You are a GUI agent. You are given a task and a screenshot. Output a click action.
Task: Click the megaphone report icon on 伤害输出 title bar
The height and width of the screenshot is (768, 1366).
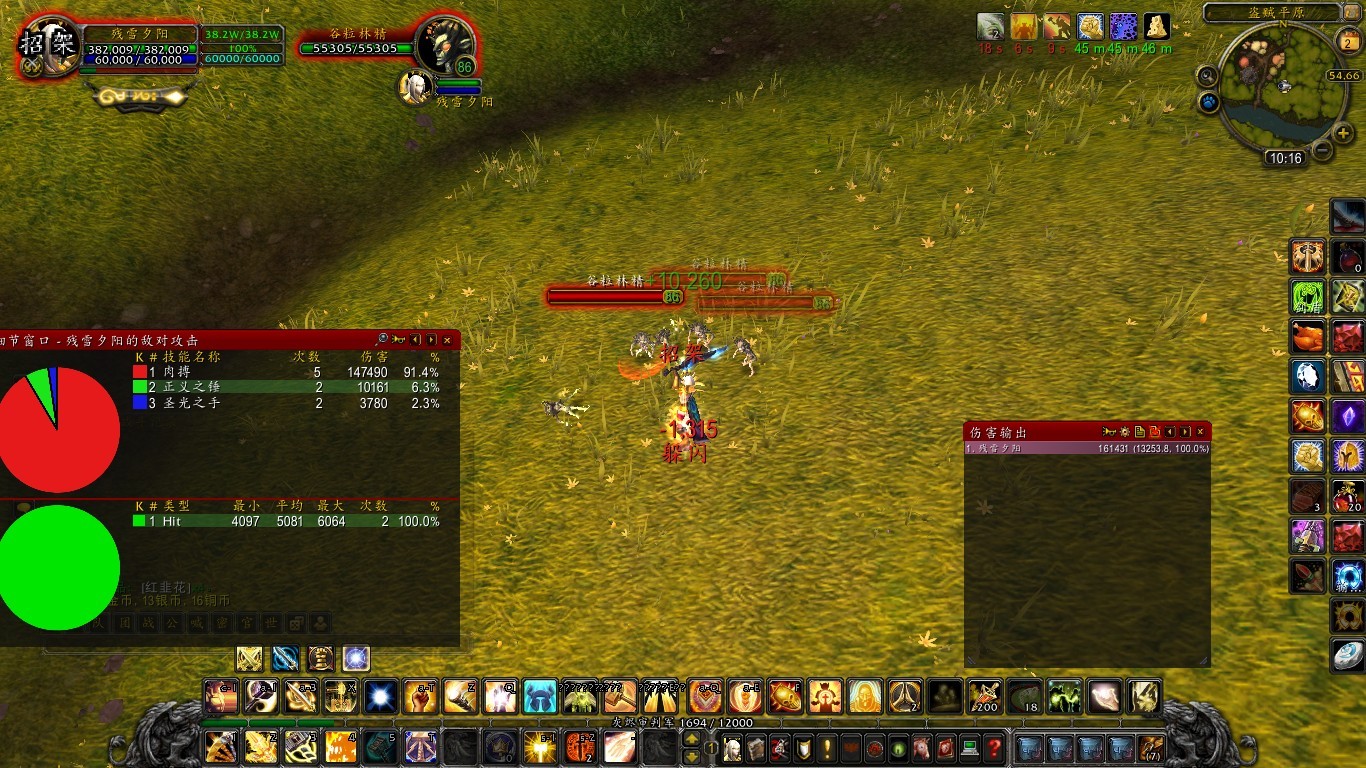(x=1108, y=432)
